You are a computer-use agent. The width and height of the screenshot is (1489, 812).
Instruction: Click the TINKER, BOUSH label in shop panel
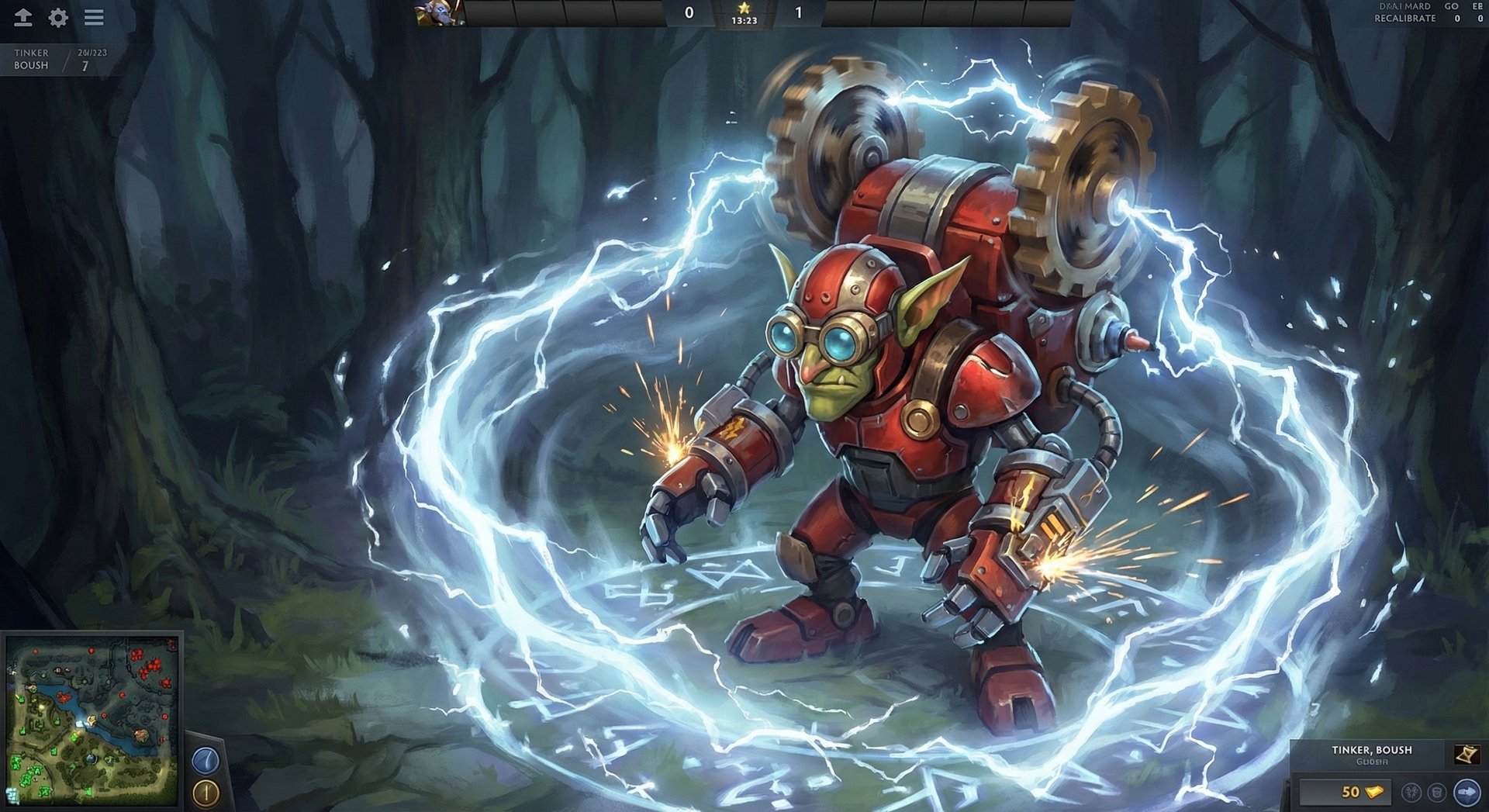tap(1371, 750)
